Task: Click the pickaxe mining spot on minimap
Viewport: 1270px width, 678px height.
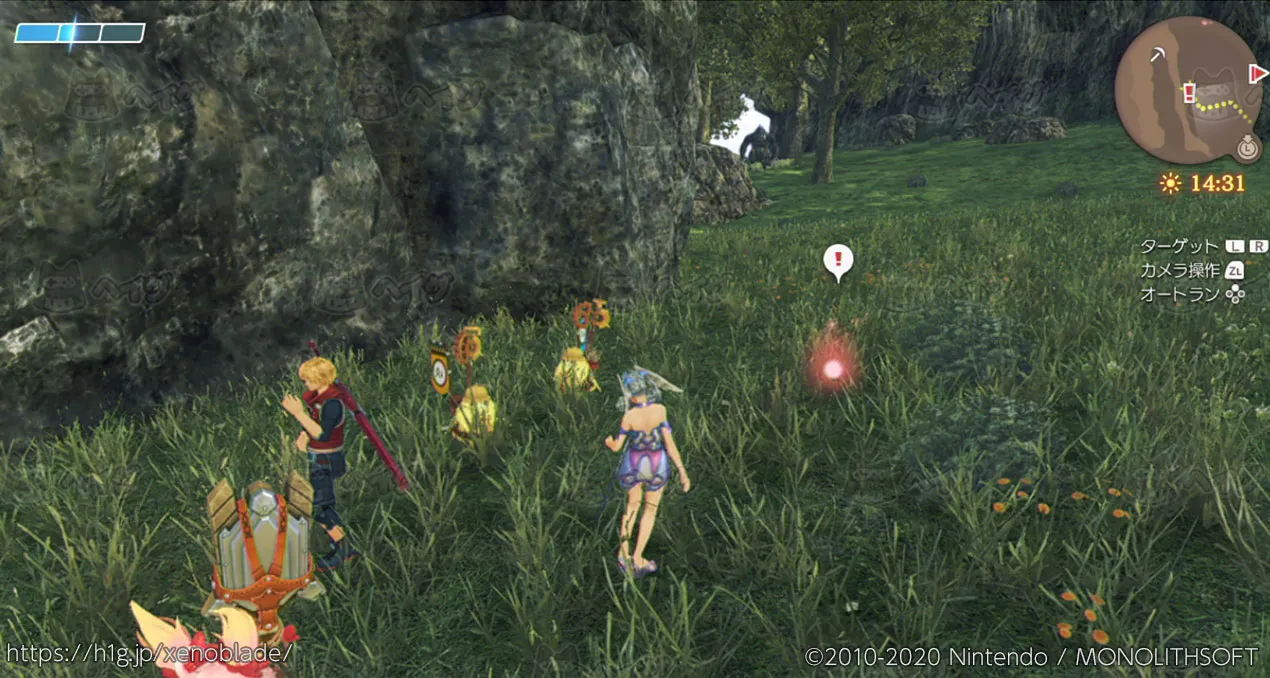Action: (1157, 54)
